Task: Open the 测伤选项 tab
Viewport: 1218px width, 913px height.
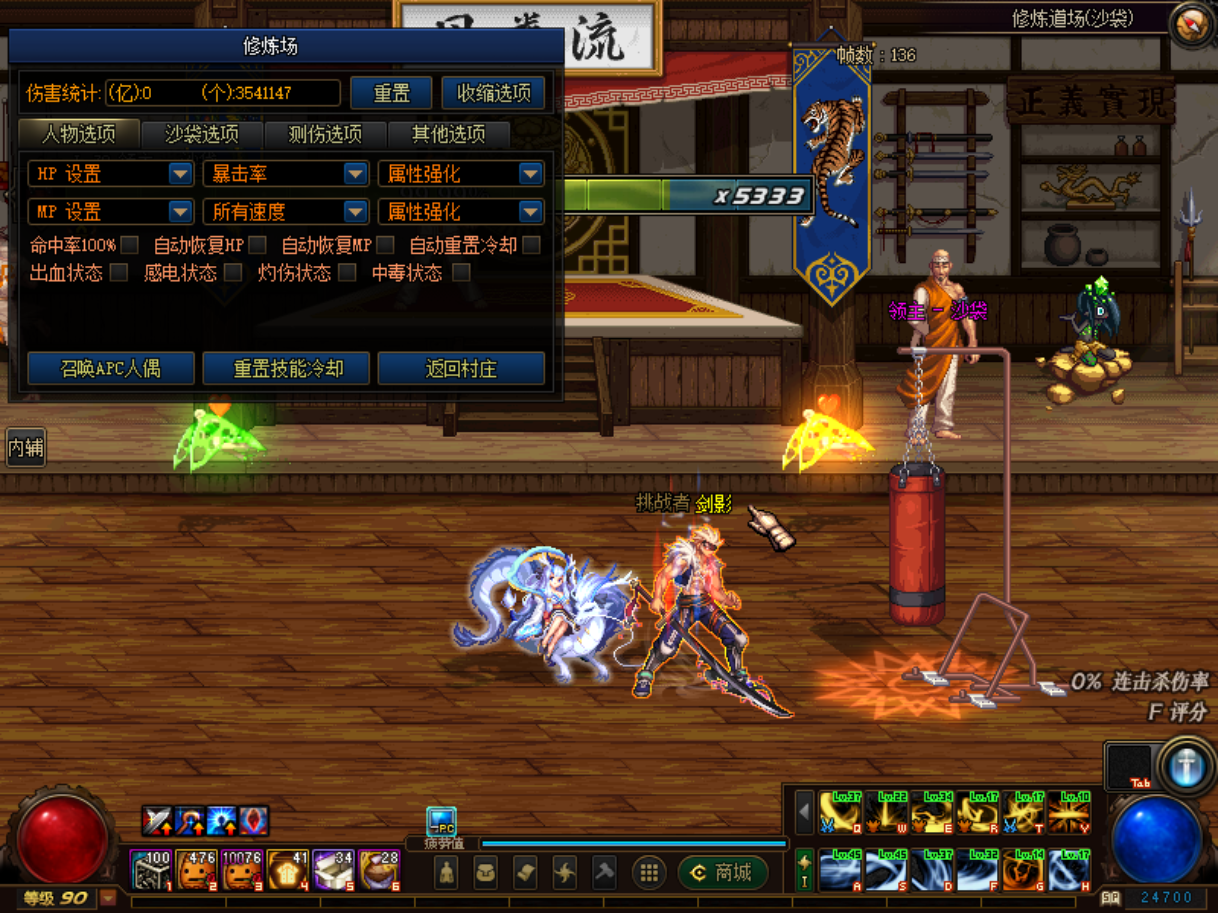Action: click(x=324, y=134)
